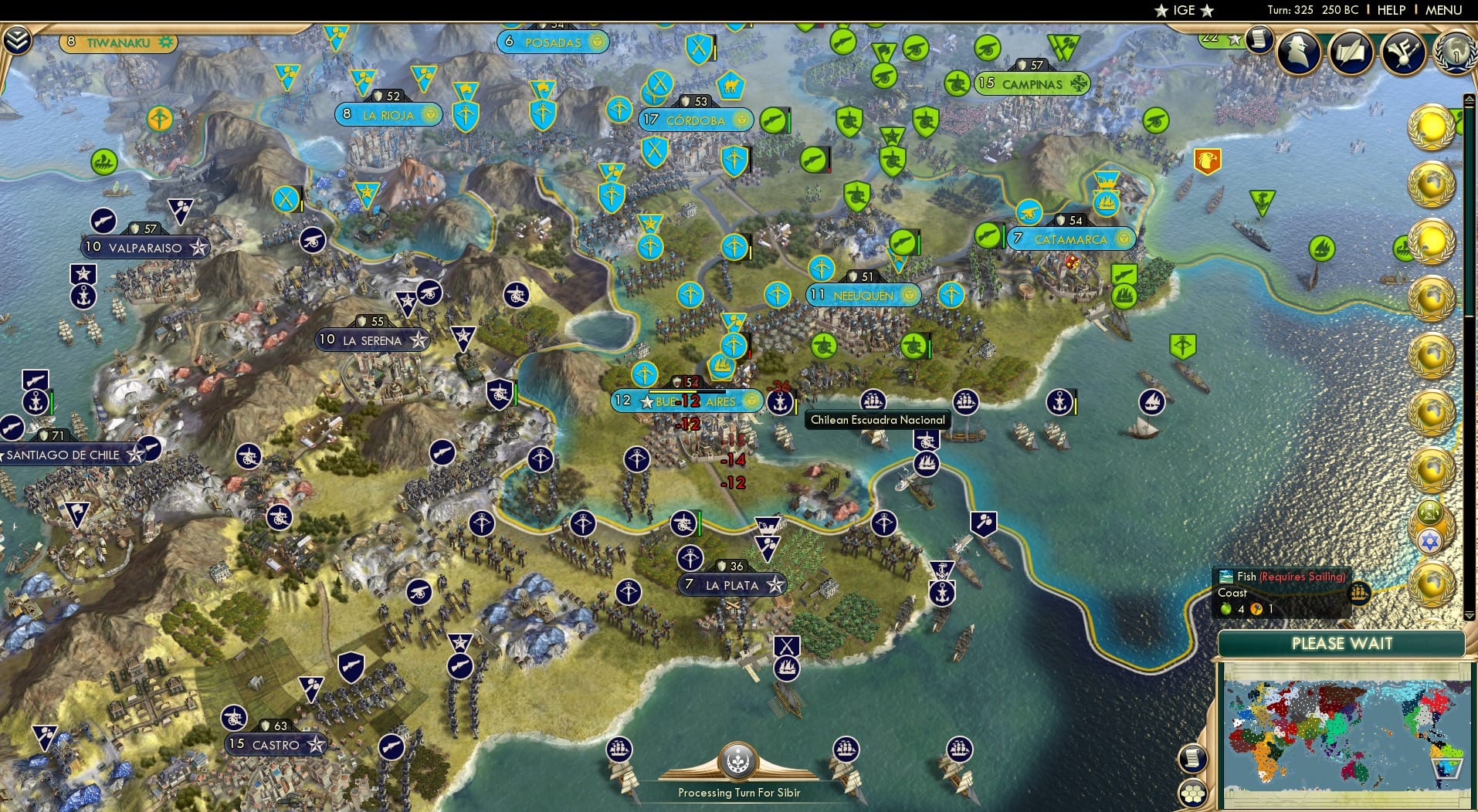Click the green diplomacy bubble under the medallions

click(1429, 510)
